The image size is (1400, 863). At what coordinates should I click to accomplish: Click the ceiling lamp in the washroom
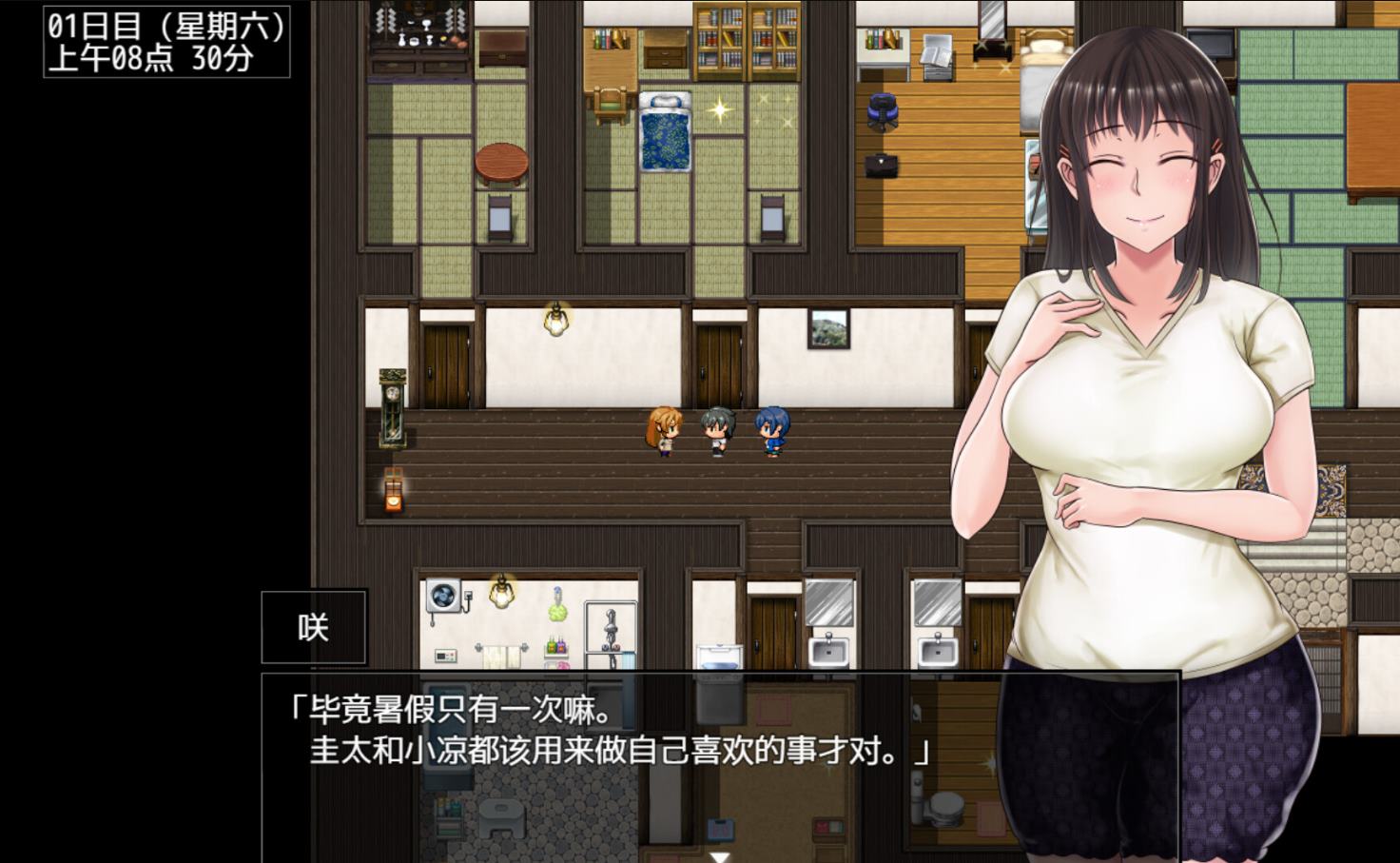(x=501, y=592)
